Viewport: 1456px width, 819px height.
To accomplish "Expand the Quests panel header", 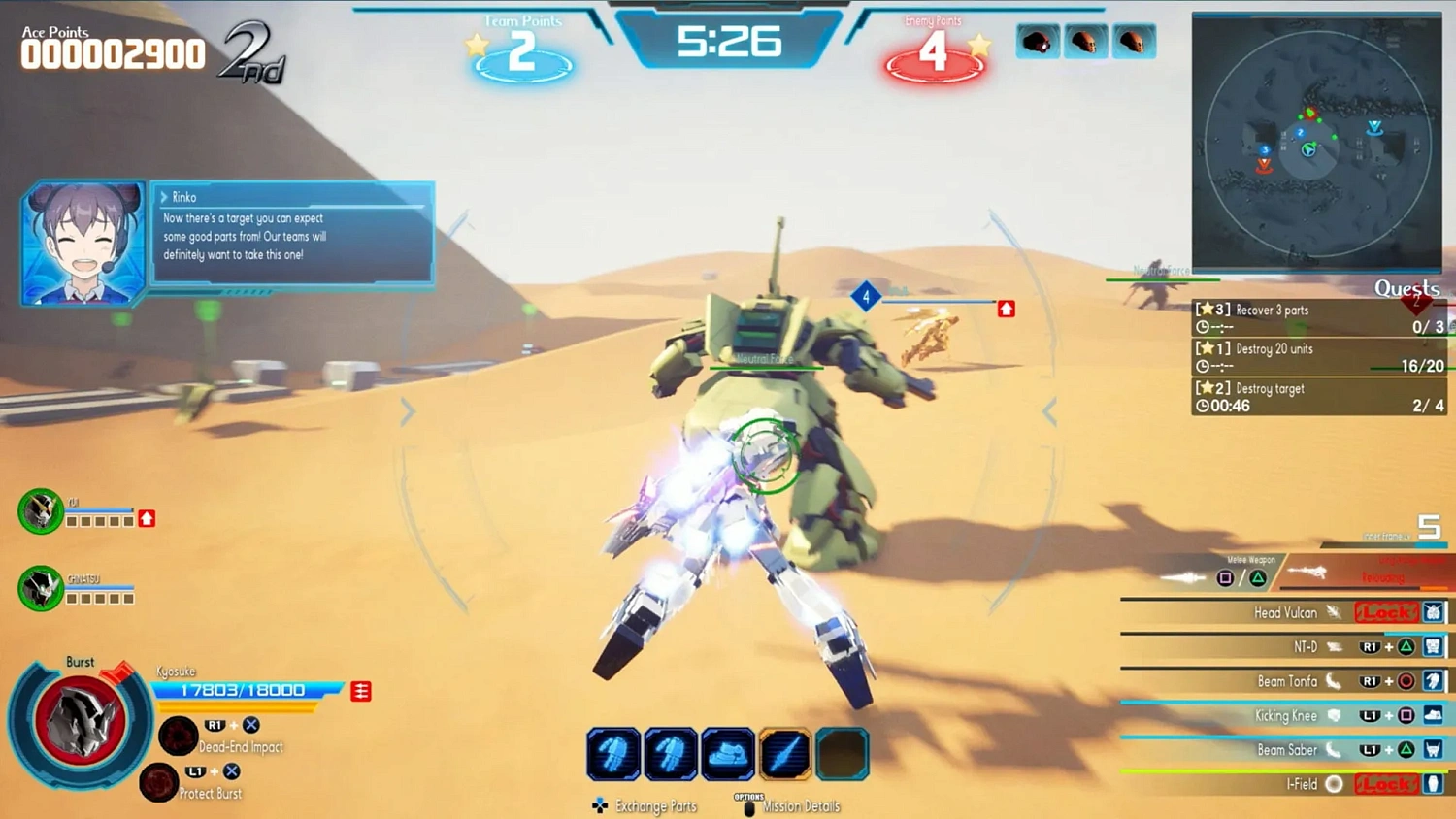I will 1406,288.
